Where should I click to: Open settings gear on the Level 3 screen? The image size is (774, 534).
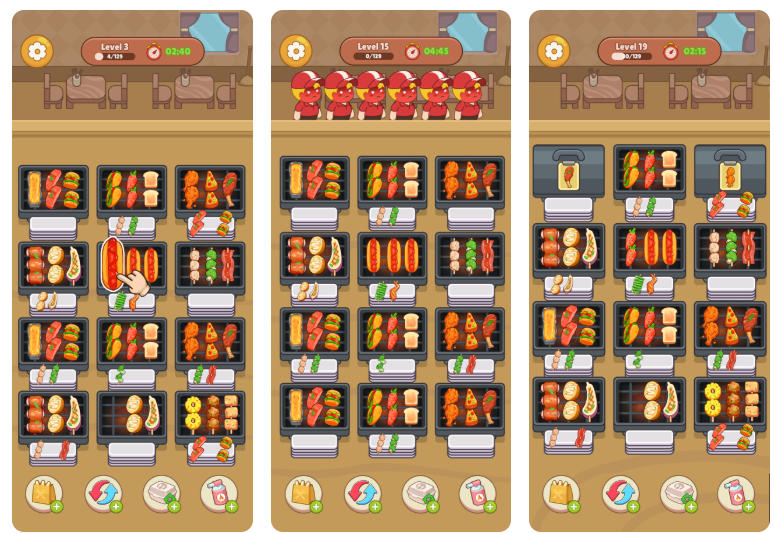pyautogui.click(x=38, y=51)
